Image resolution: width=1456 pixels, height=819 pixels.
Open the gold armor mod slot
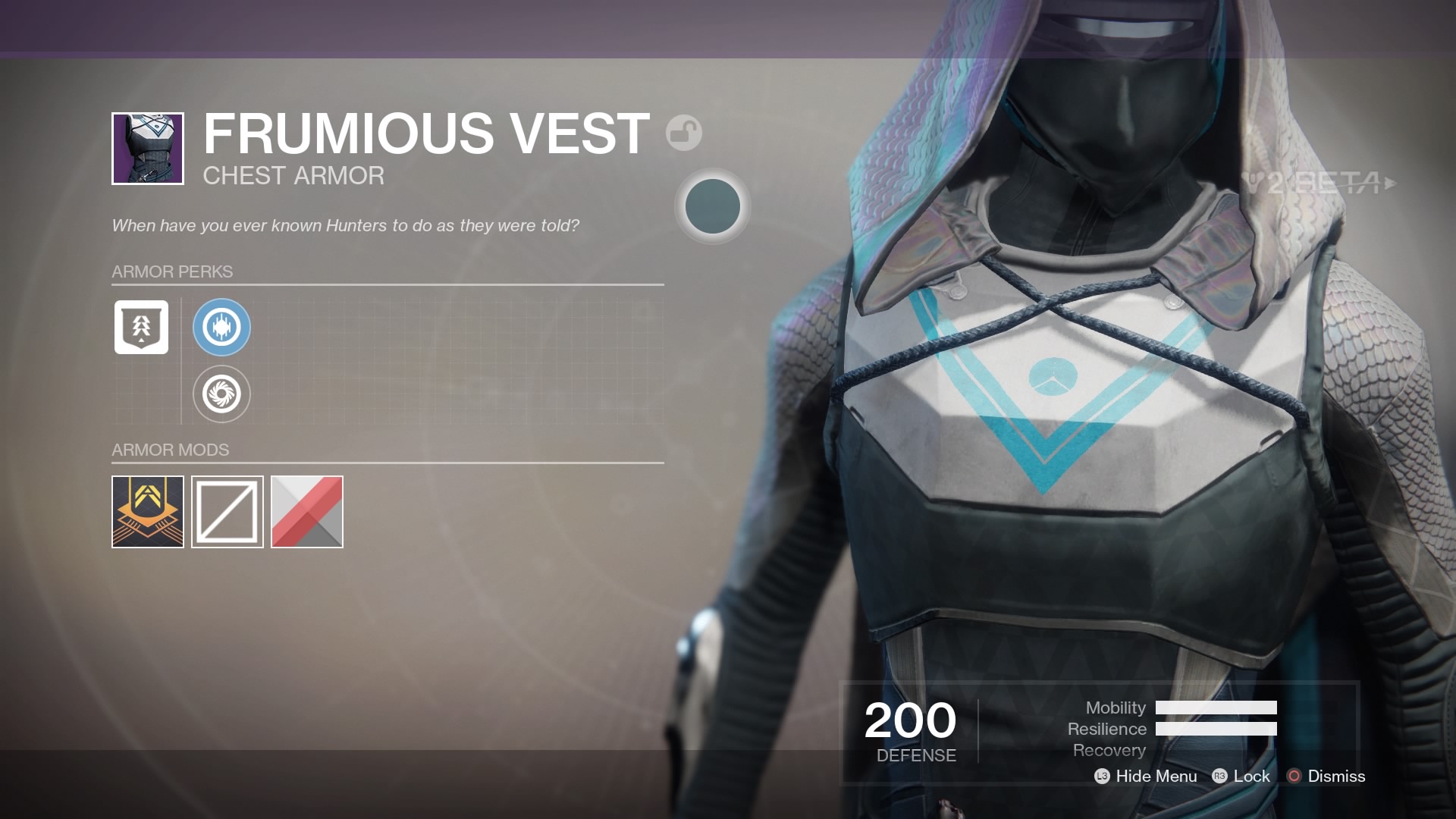pyautogui.click(x=146, y=513)
